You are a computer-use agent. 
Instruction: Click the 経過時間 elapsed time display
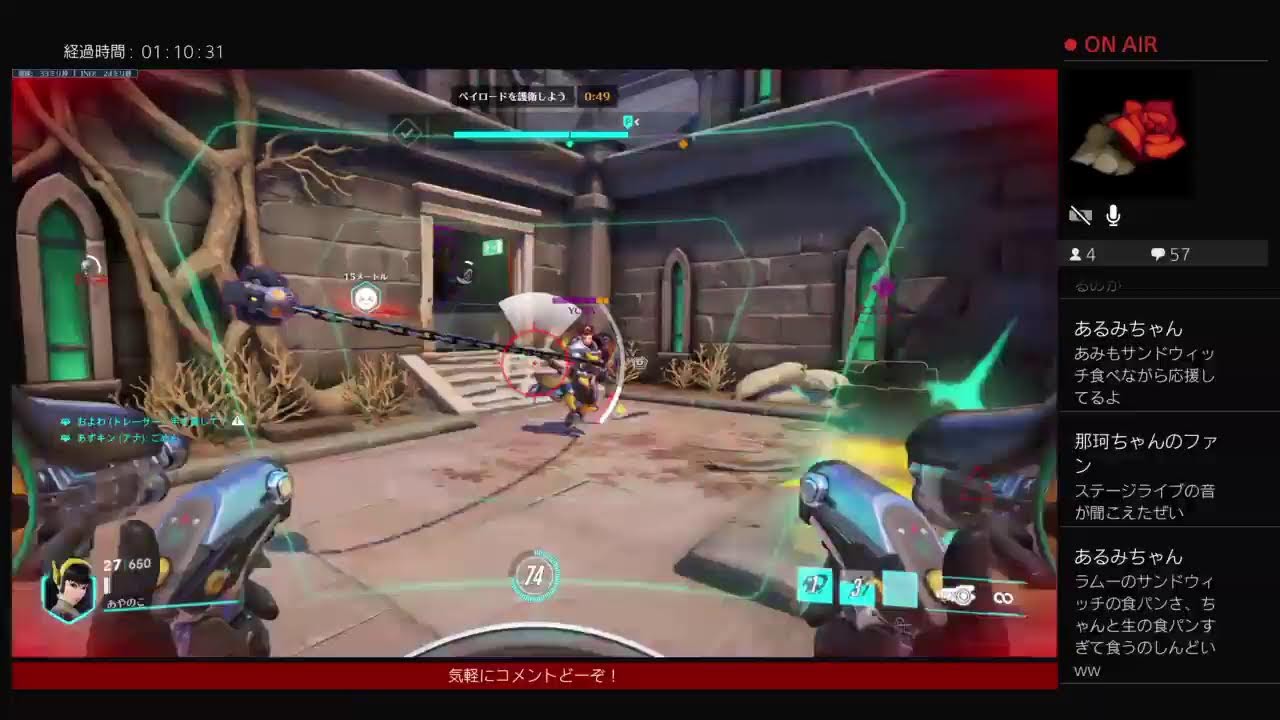(144, 50)
